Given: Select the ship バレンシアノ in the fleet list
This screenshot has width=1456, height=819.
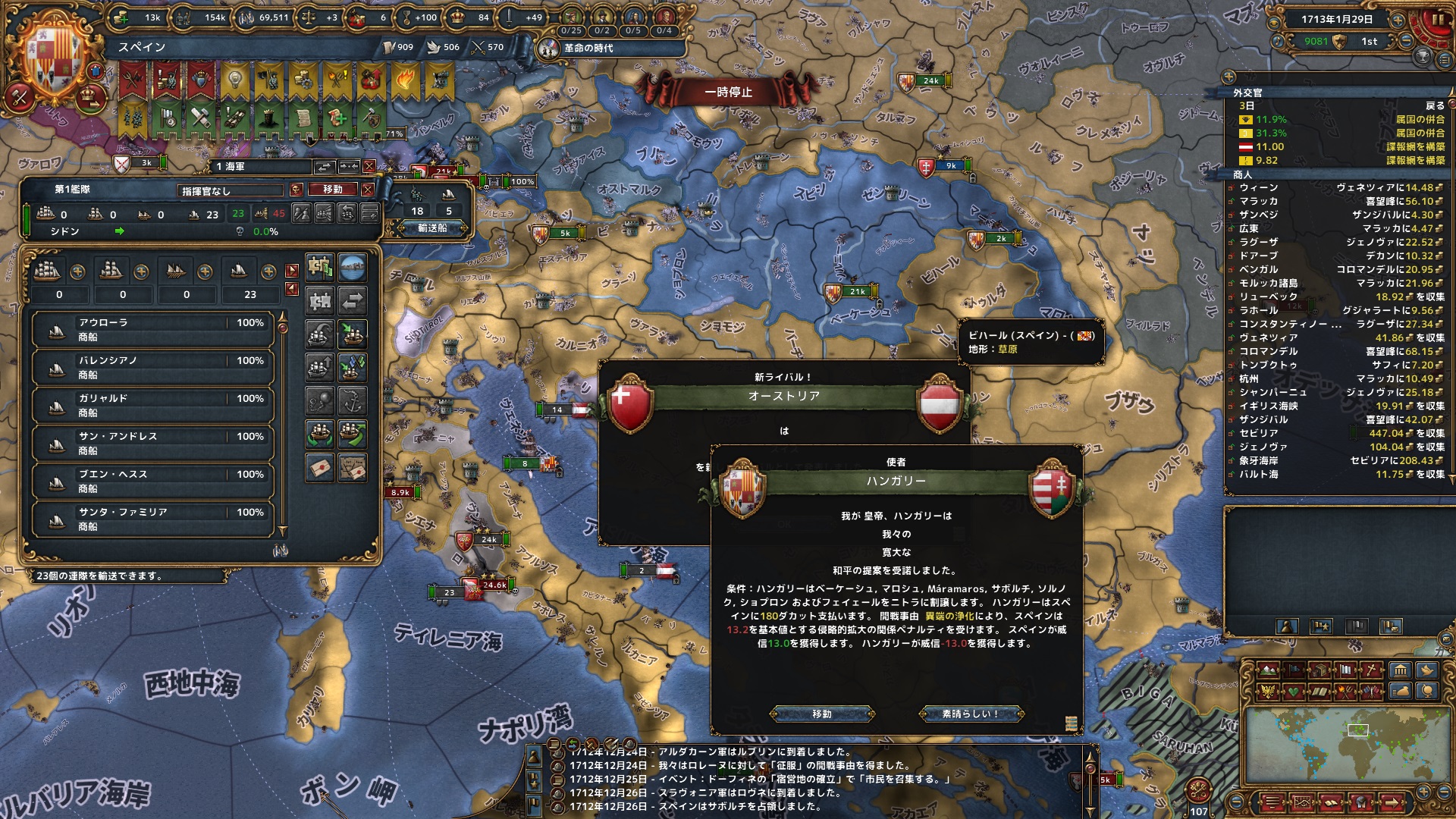Looking at the screenshot, I should [x=152, y=368].
